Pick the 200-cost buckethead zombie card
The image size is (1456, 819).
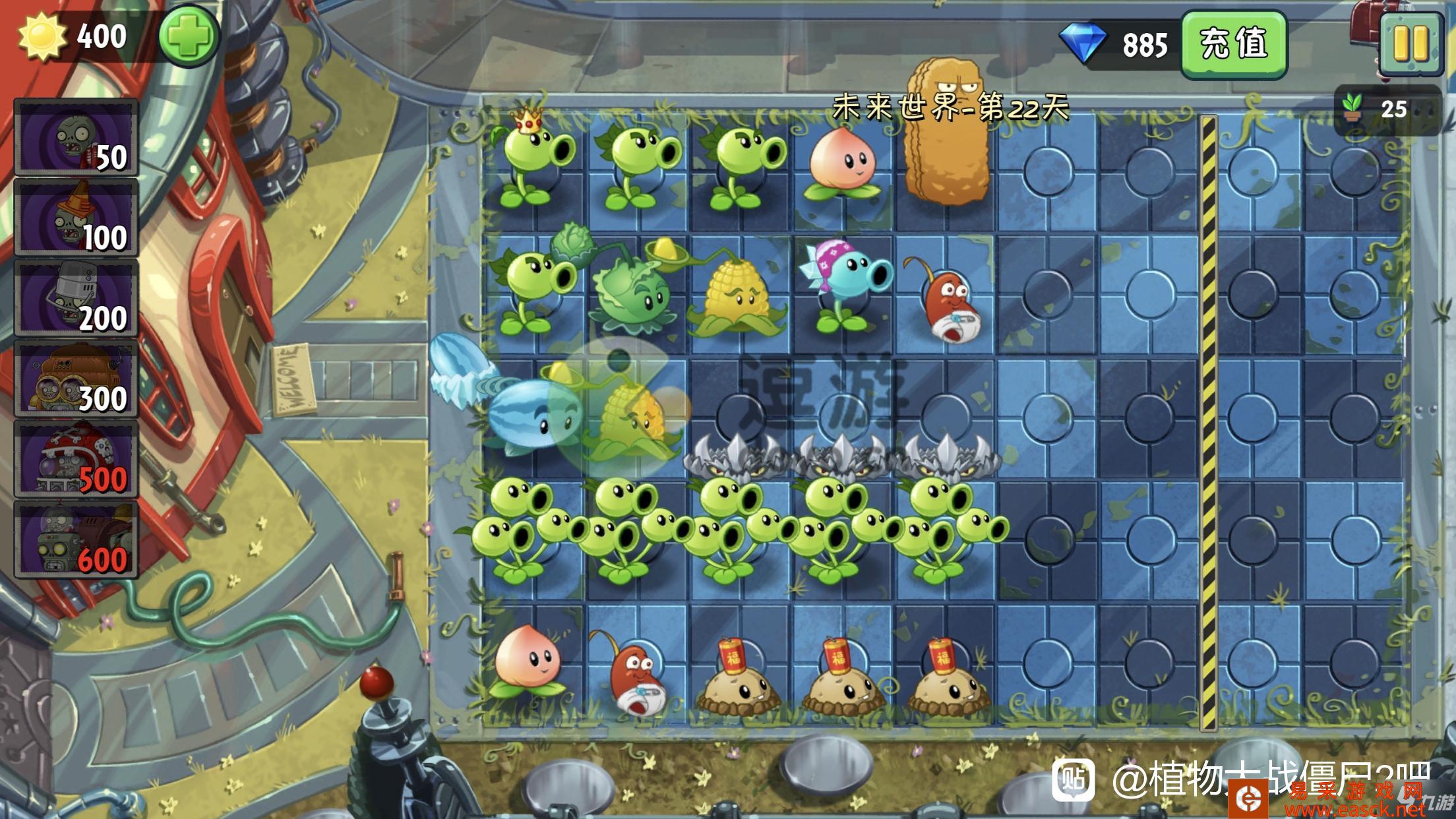click(x=76, y=299)
